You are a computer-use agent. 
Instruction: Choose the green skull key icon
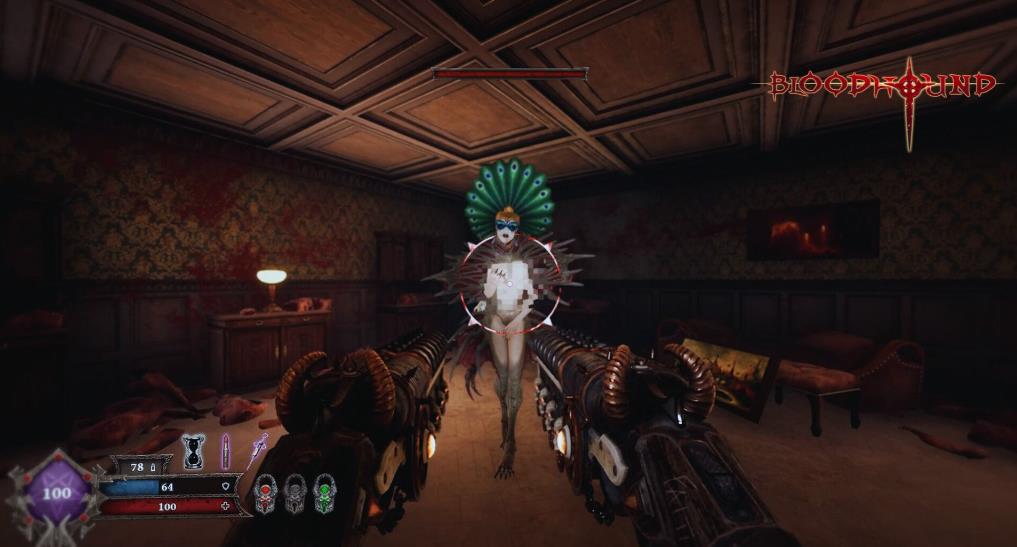pos(322,492)
